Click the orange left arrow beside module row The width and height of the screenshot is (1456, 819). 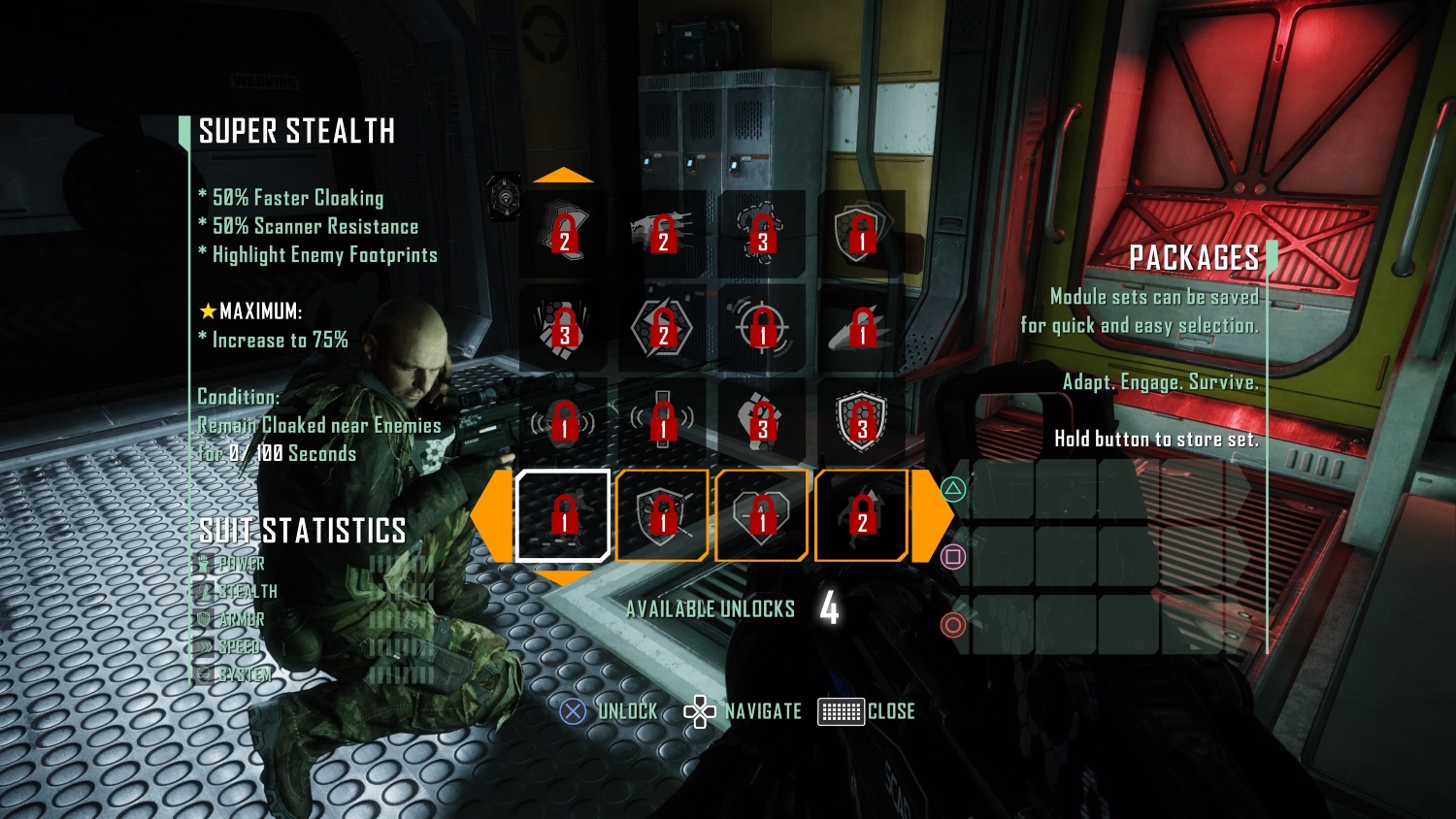click(x=490, y=515)
